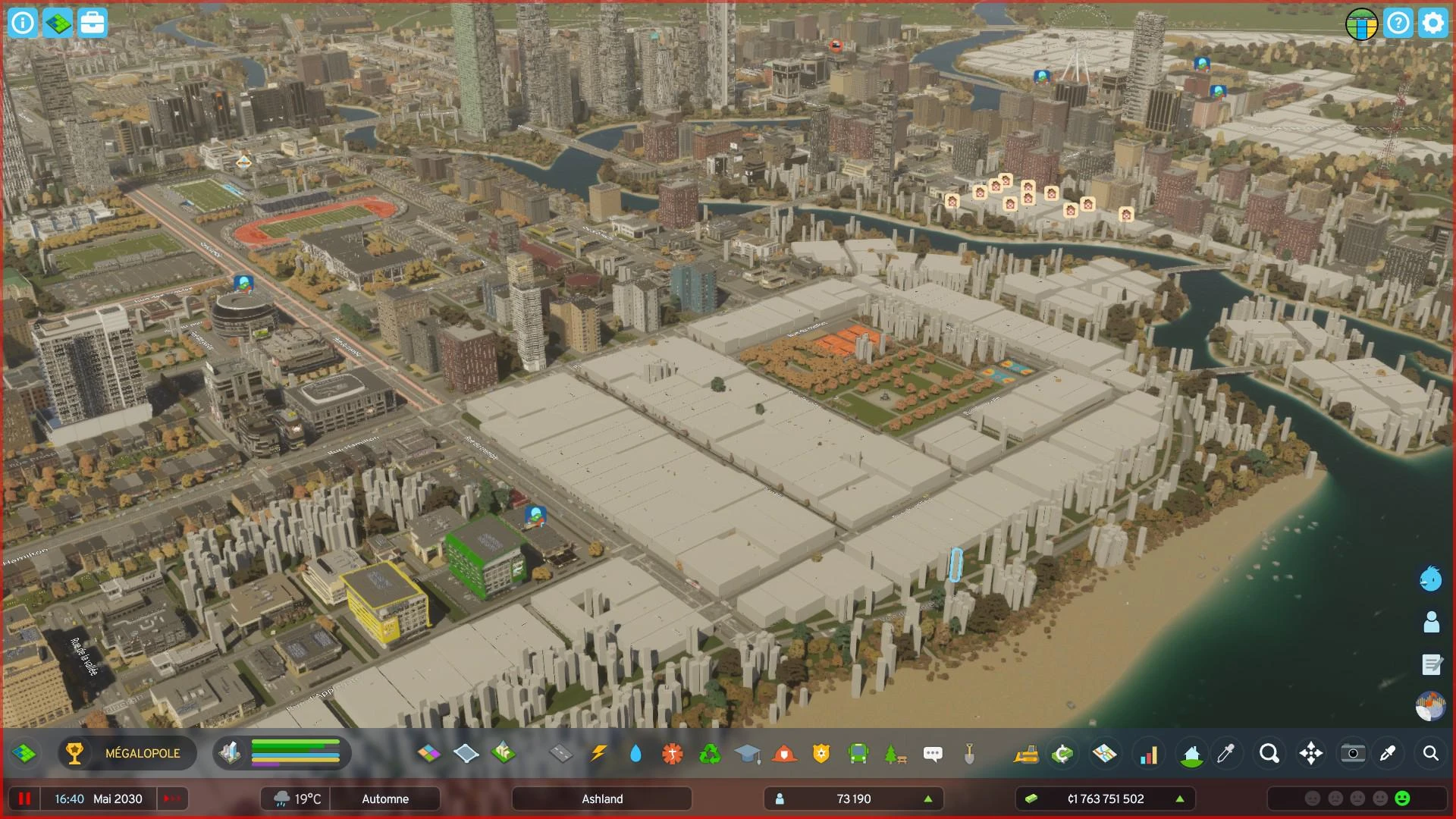This screenshot has width=1456, height=819.
Task: Pause the game simulation
Action: click(x=25, y=799)
